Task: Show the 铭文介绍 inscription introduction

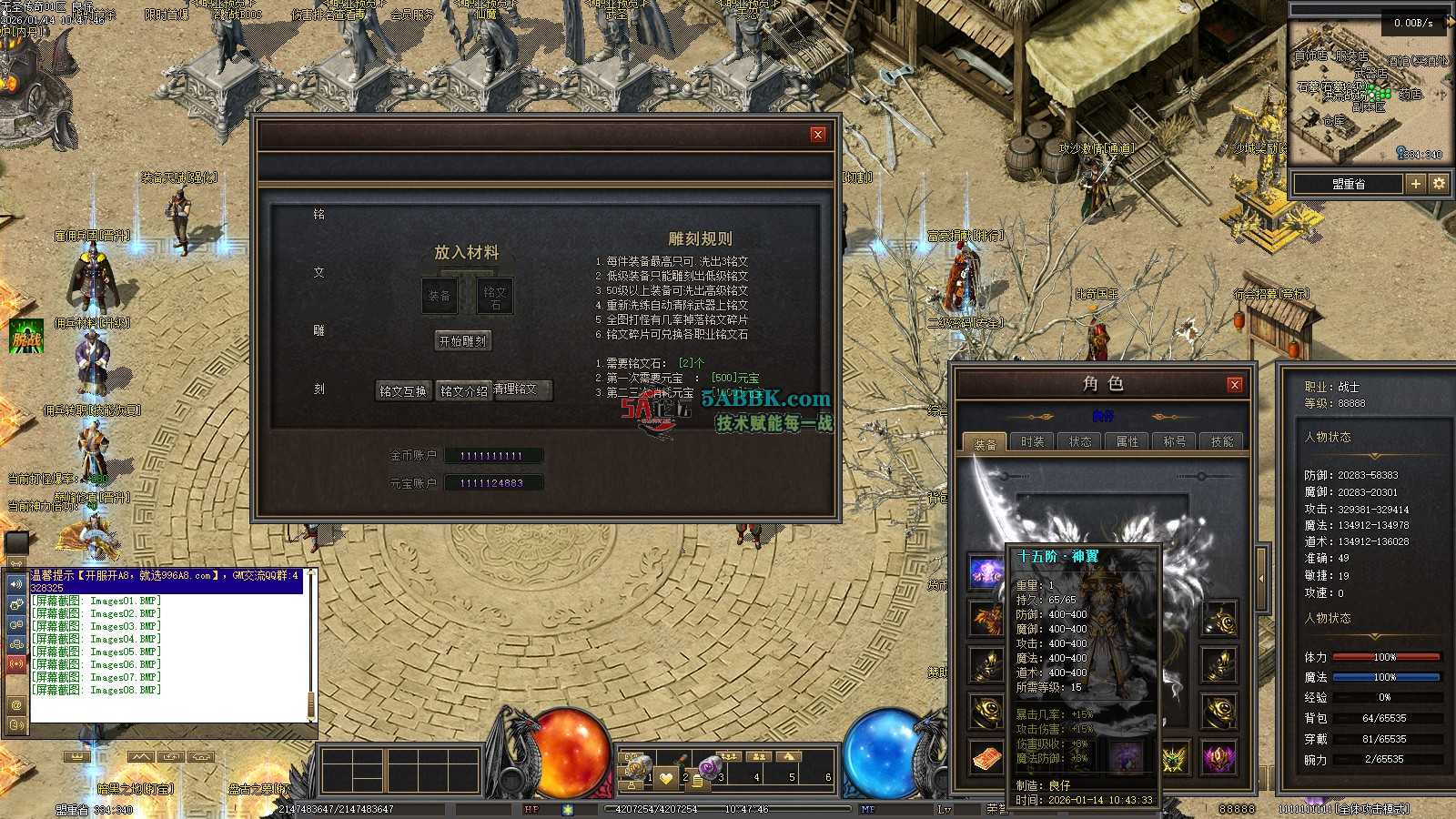Action: coord(463,391)
